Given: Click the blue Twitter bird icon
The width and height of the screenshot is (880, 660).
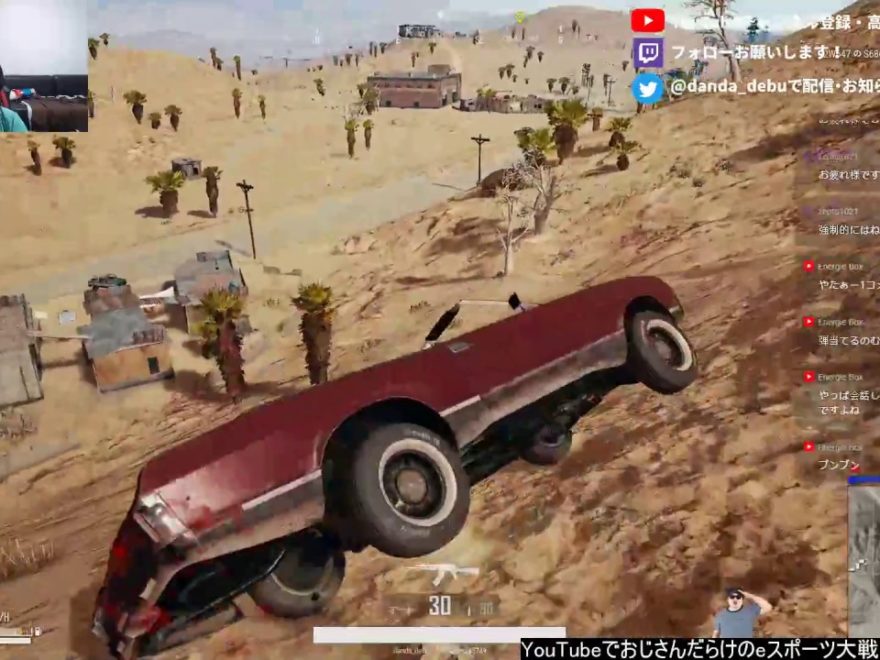Looking at the screenshot, I should [x=648, y=88].
